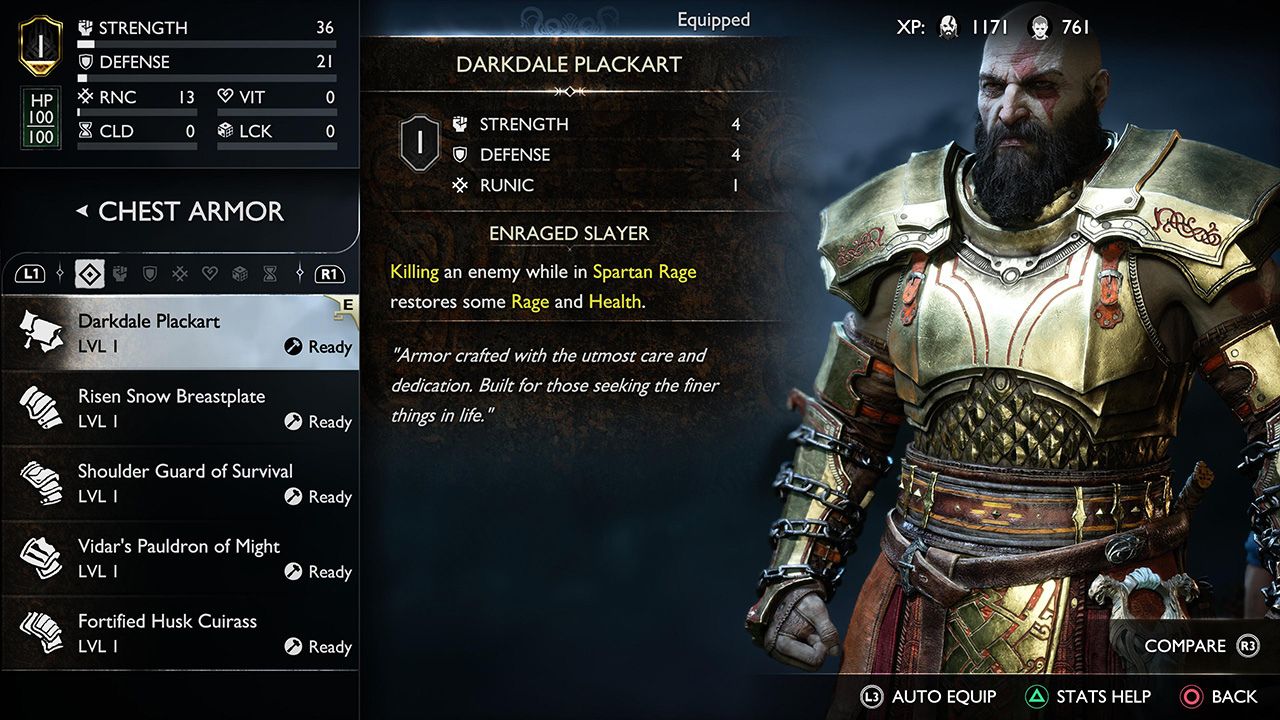Viewport: 1280px width, 720px height.
Task: Collapse the Chest Armor category via back chevron
Action: coord(80,212)
